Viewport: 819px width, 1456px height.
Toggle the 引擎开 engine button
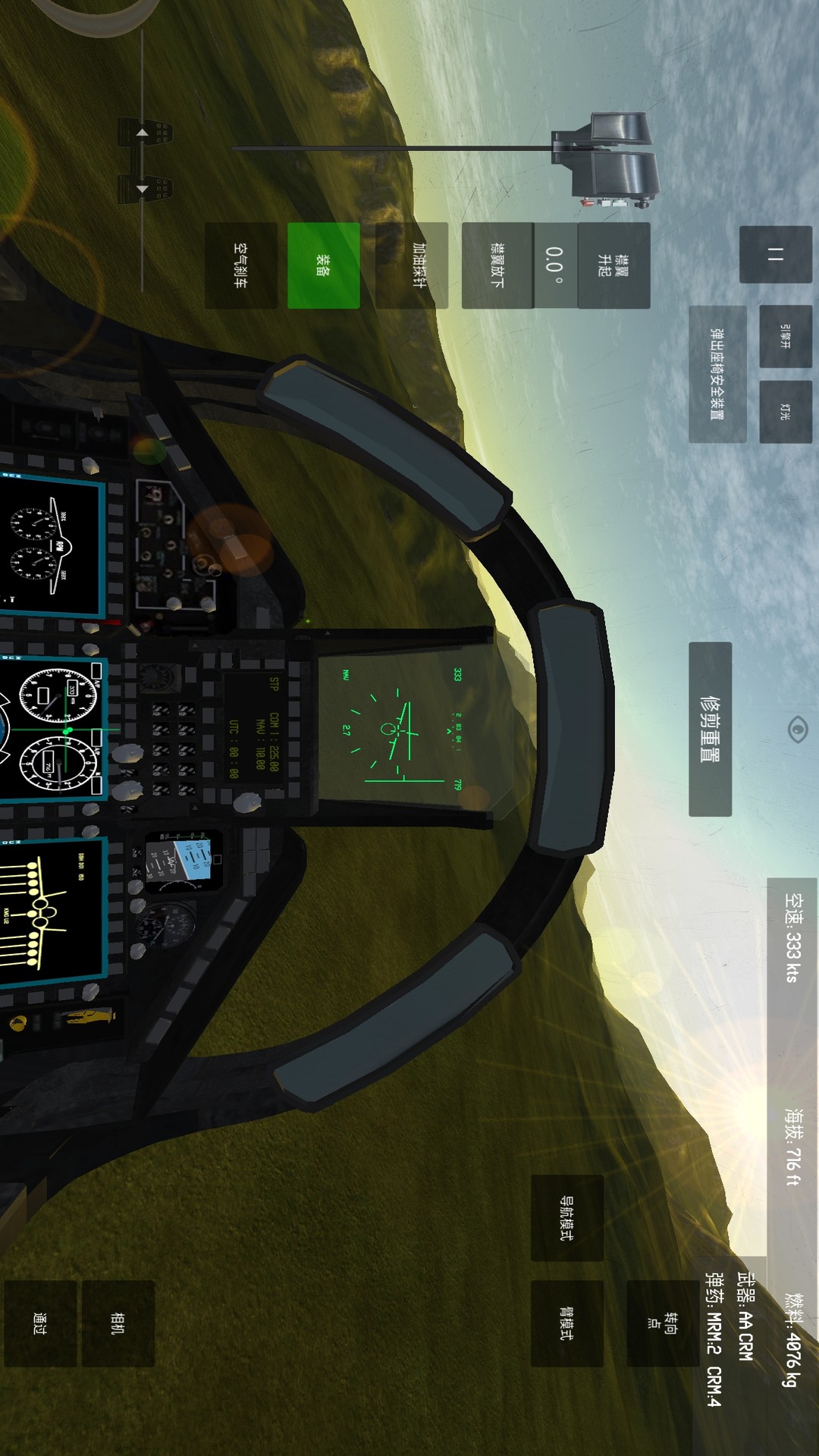tap(785, 336)
